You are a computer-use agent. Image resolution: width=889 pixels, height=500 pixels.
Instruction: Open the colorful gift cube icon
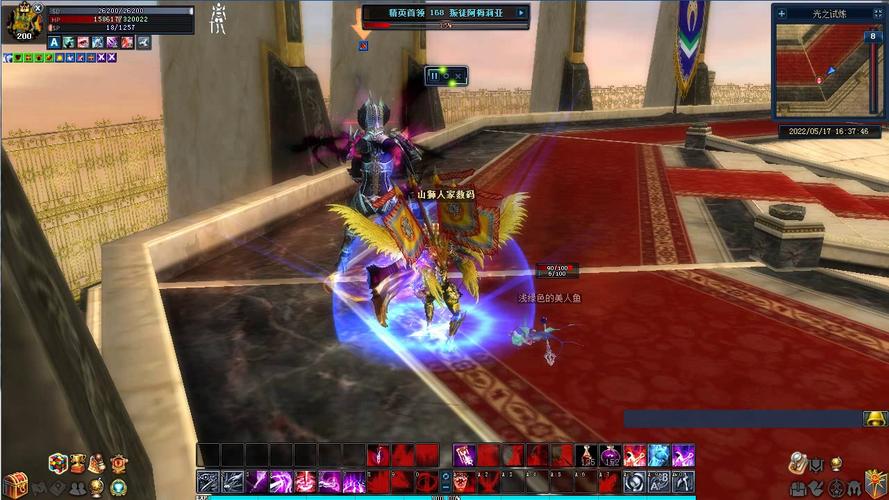coord(58,463)
